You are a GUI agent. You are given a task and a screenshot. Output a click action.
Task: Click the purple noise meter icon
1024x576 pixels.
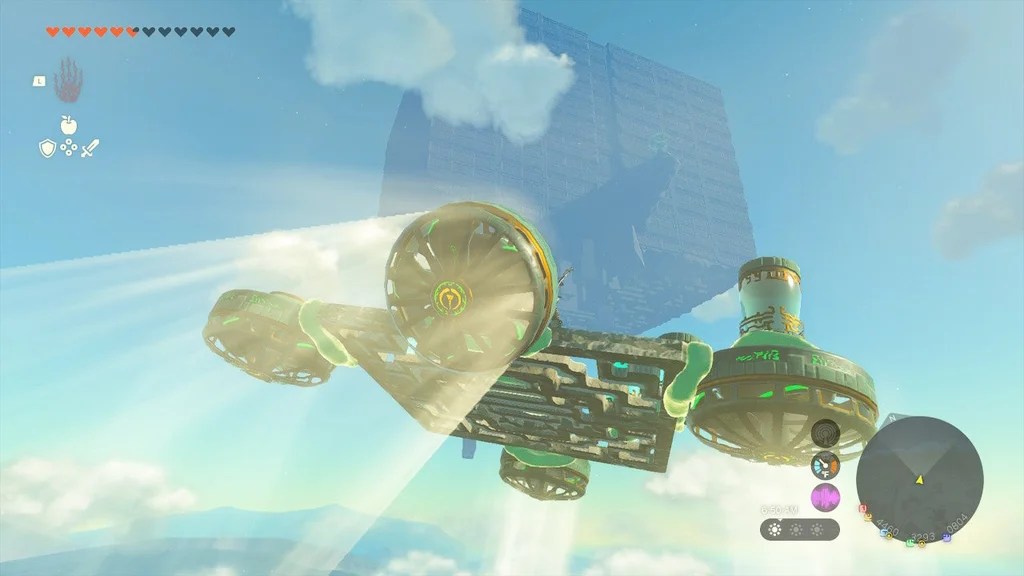tap(825, 497)
